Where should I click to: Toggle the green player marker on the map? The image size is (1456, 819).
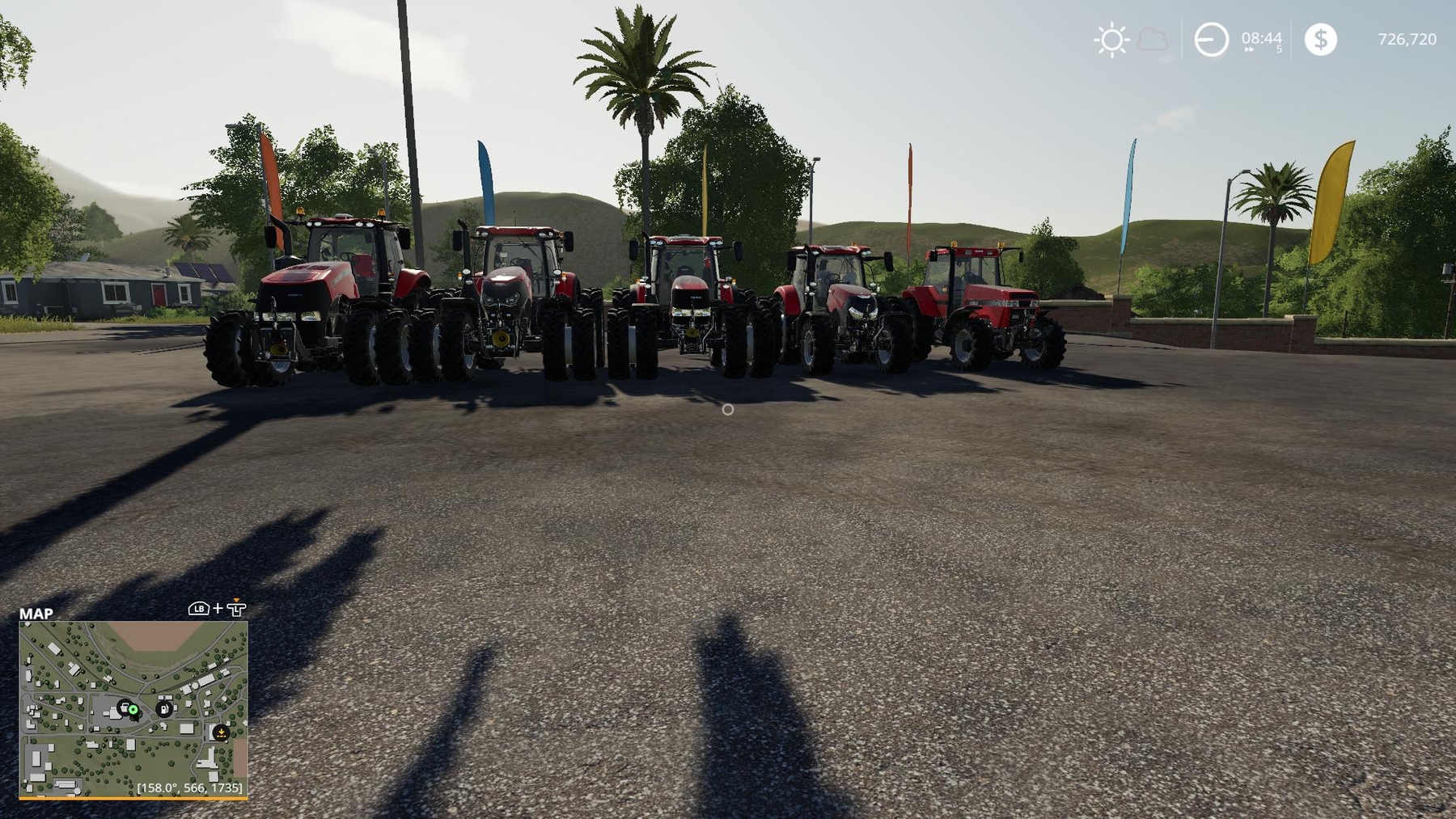[x=133, y=711]
